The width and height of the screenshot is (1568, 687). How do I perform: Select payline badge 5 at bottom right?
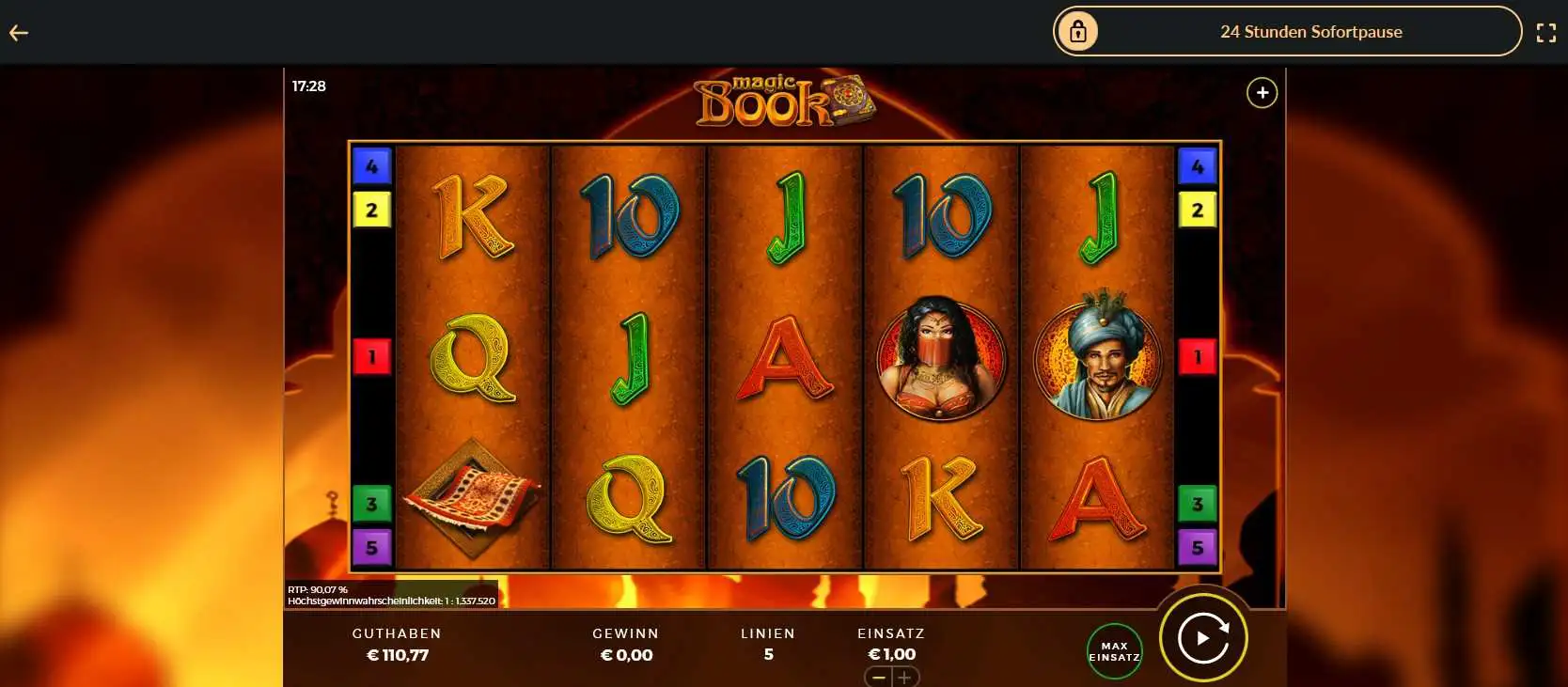[x=1197, y=545]
